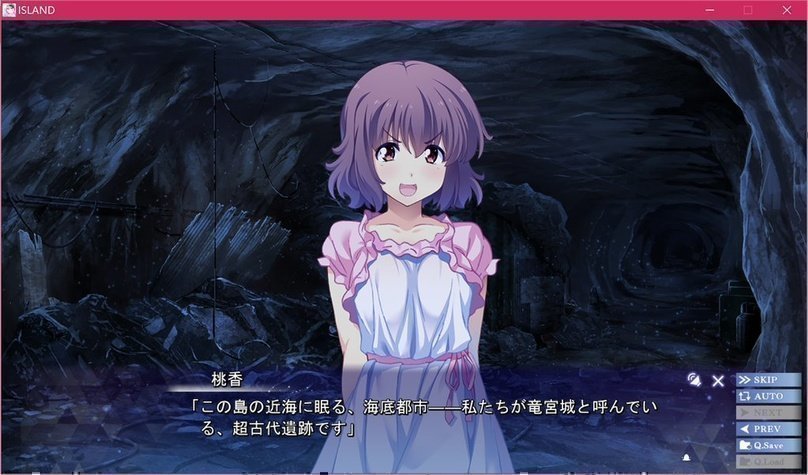Hide the dialogue box with the X
The width and height of the screenshot is (808, 475).
point(718,380)
